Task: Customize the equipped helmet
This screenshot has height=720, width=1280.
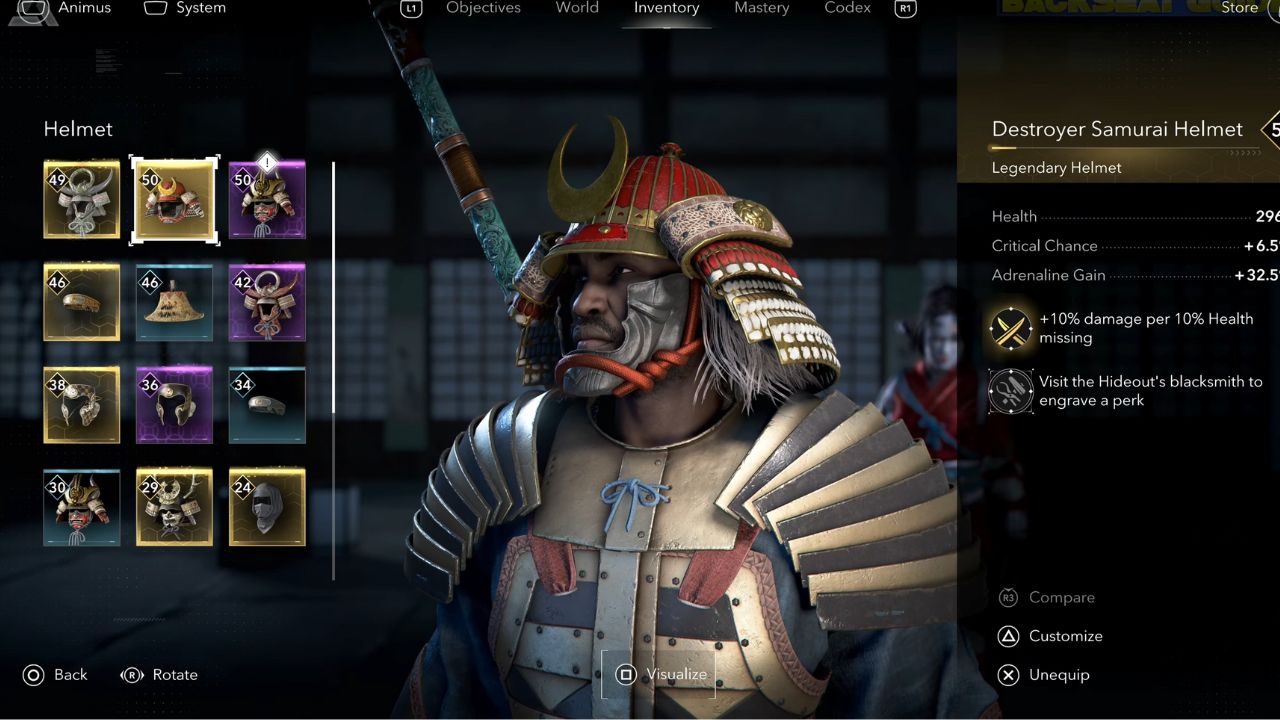Action: 1043,636
